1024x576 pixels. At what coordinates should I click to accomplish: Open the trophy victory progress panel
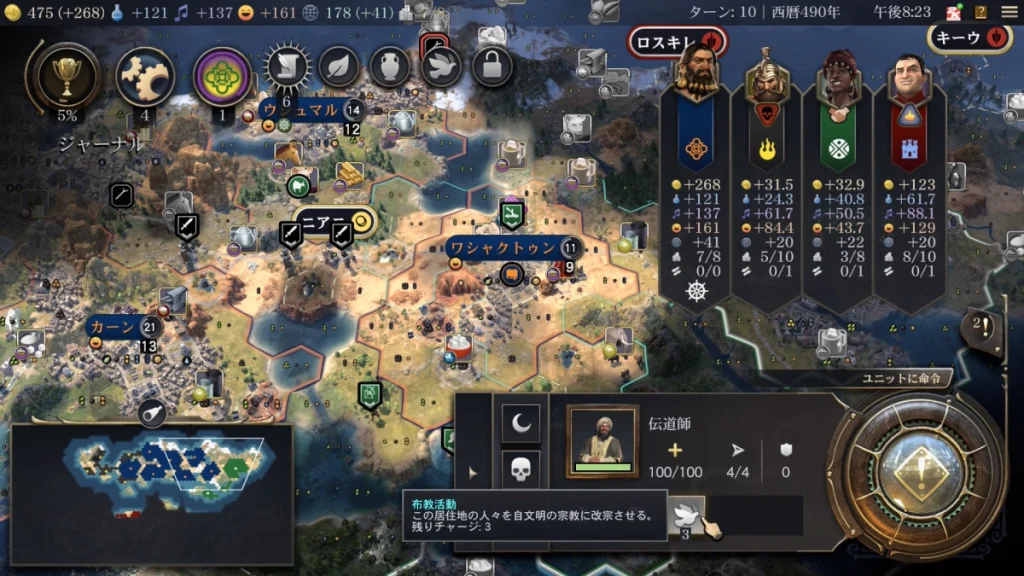point(67,75)
